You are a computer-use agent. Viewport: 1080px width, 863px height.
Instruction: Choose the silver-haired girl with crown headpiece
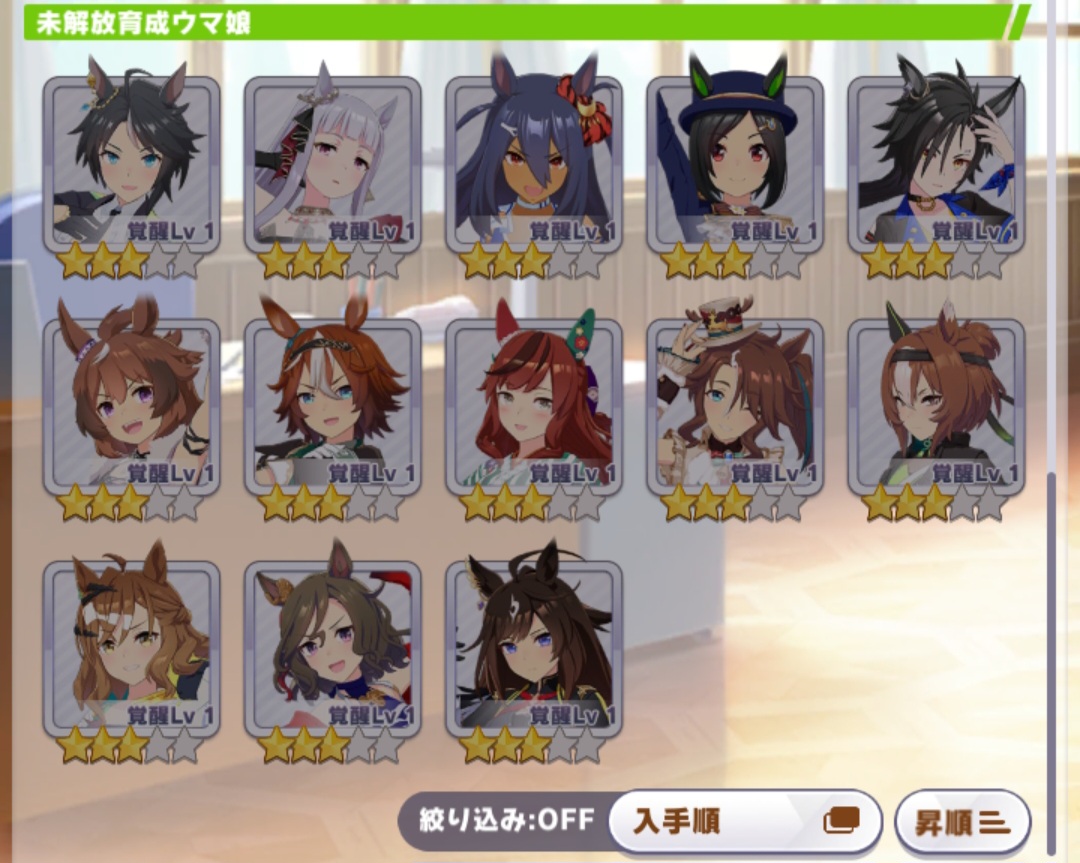(x=332, y=165)
